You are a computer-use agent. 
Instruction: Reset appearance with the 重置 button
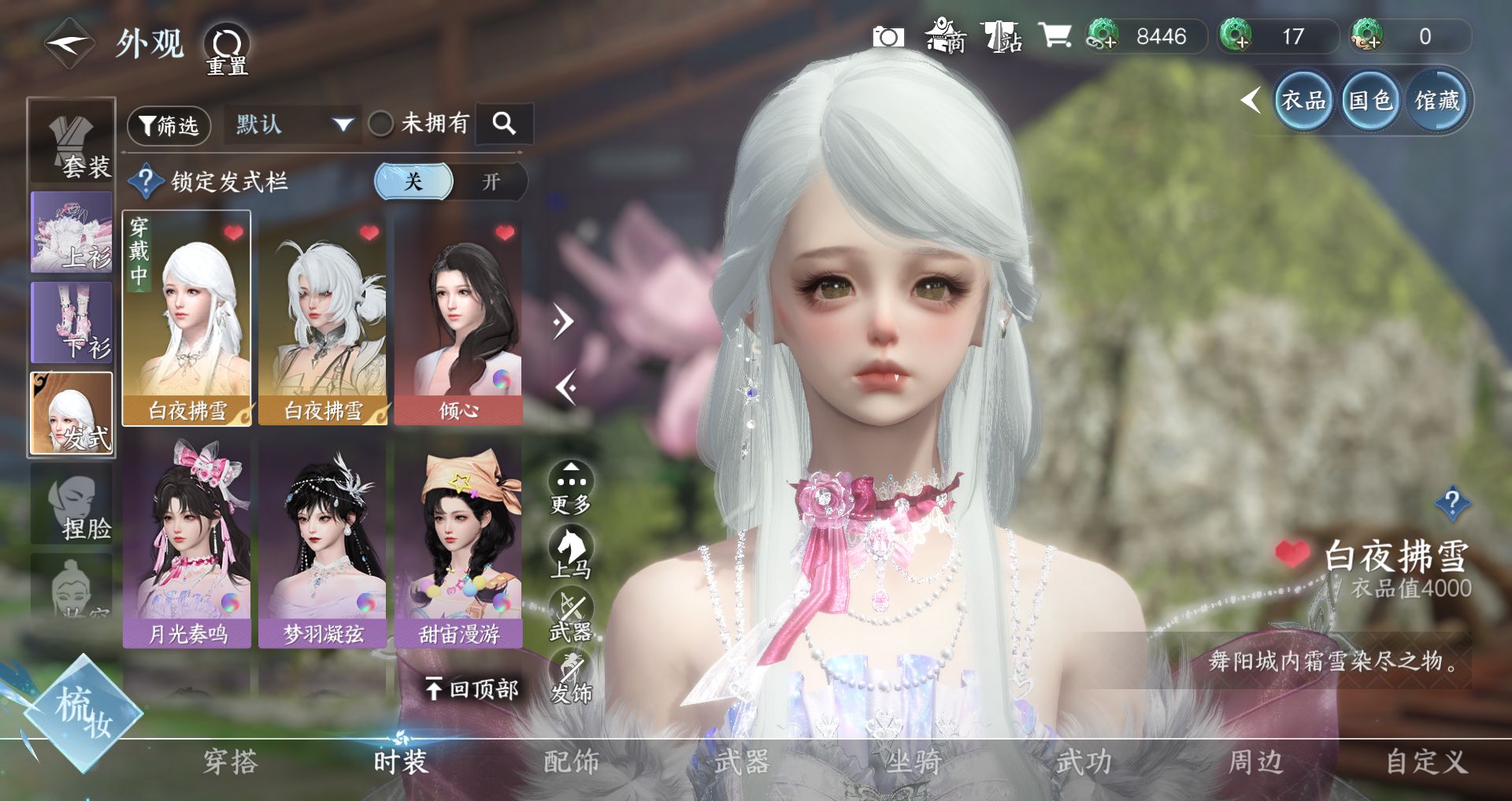click(227, 49)
